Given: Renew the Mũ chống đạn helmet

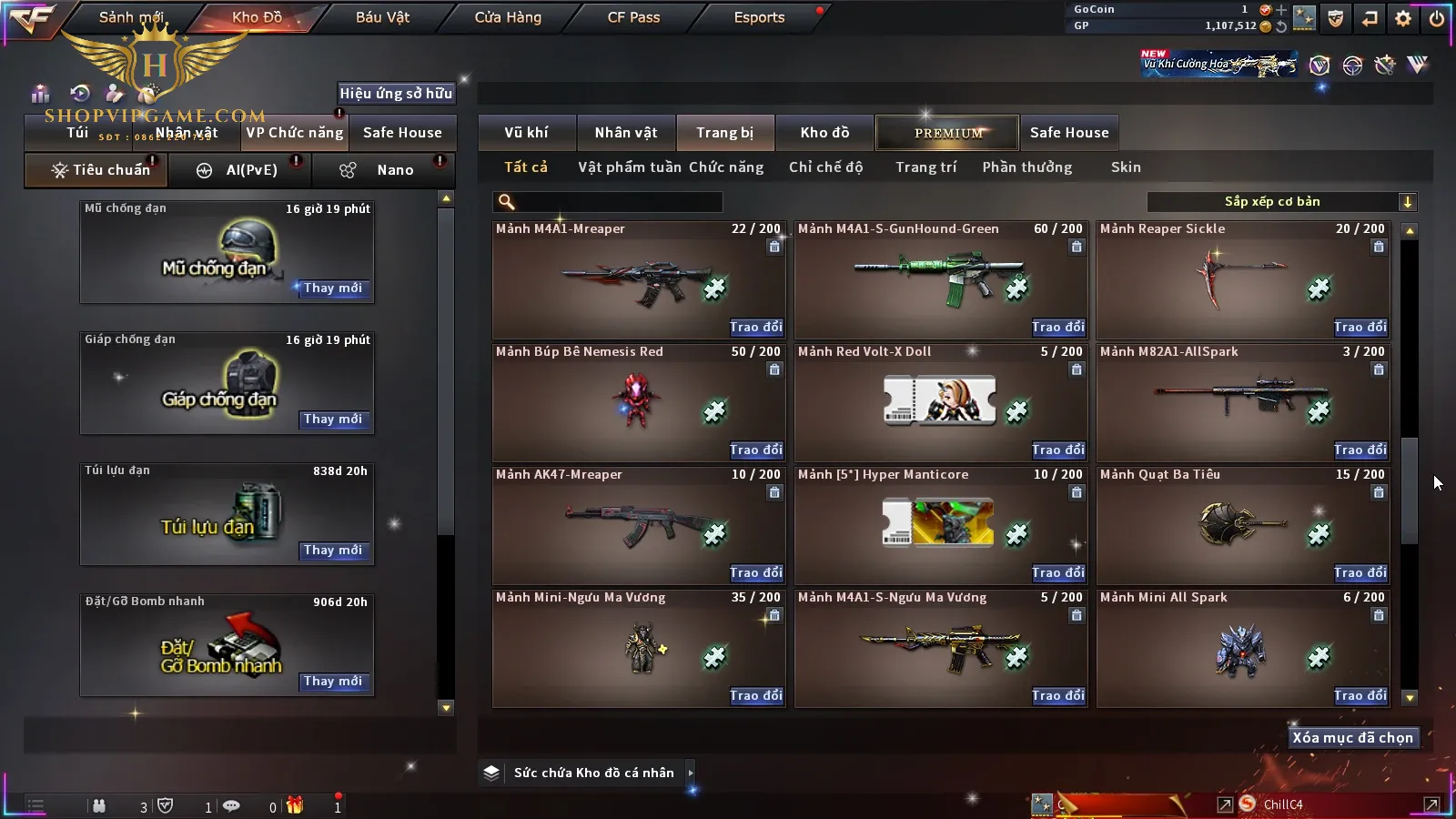Looking at the screenshot, I should click(x=333, y=288).
